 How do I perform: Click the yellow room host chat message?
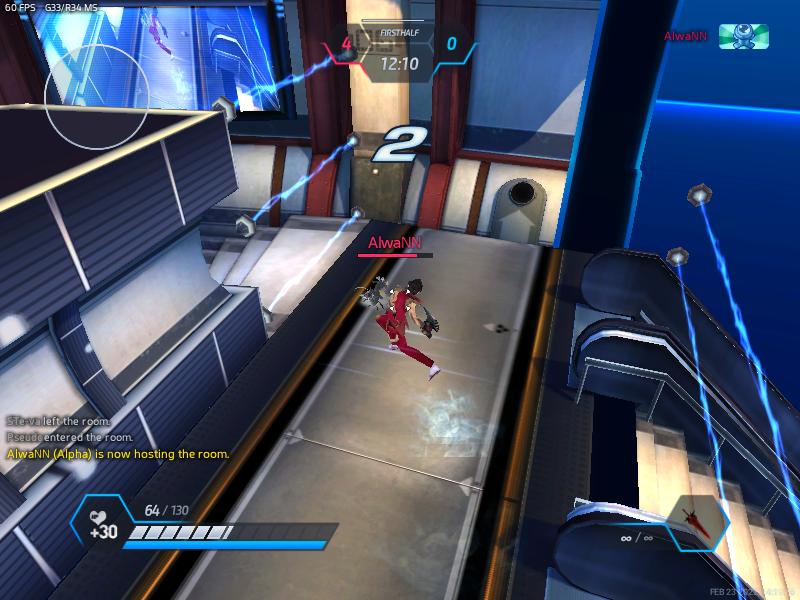[x=118, y=454]
